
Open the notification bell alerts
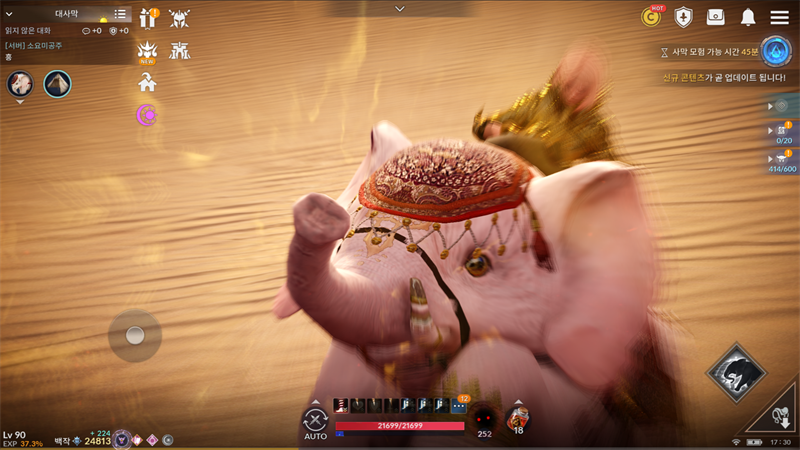[748, 17]
